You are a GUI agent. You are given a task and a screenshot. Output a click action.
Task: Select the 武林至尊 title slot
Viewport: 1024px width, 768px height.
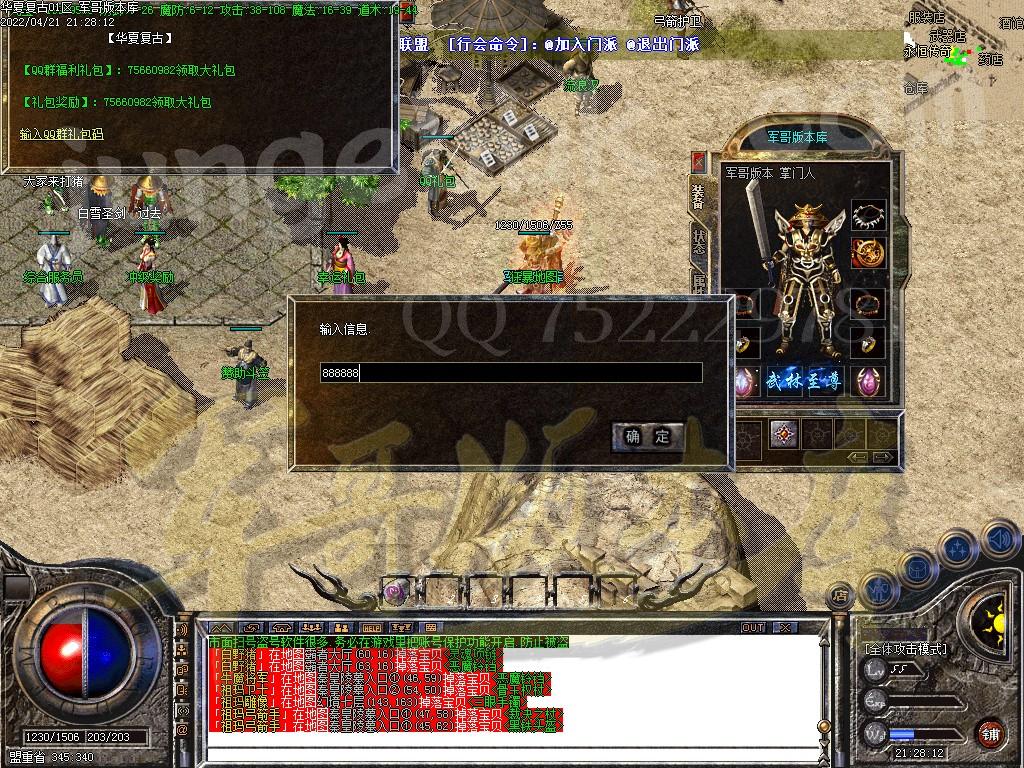(x=806, y=382)
